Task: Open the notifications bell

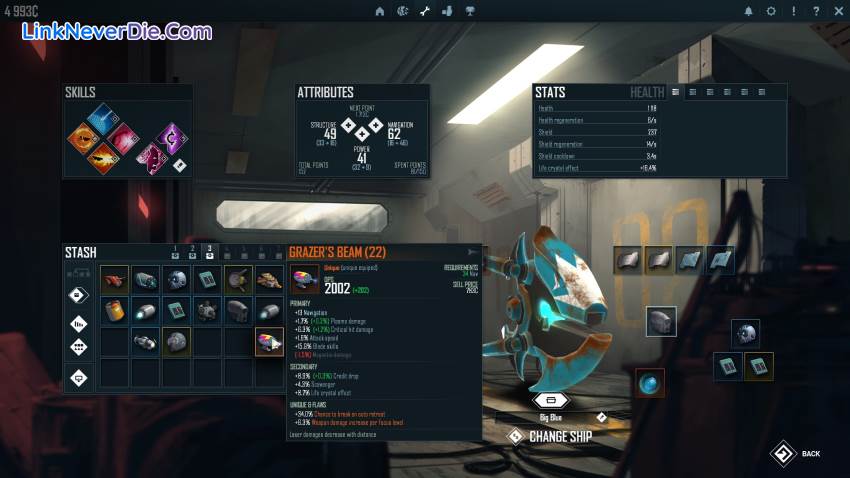Action: 748,11
